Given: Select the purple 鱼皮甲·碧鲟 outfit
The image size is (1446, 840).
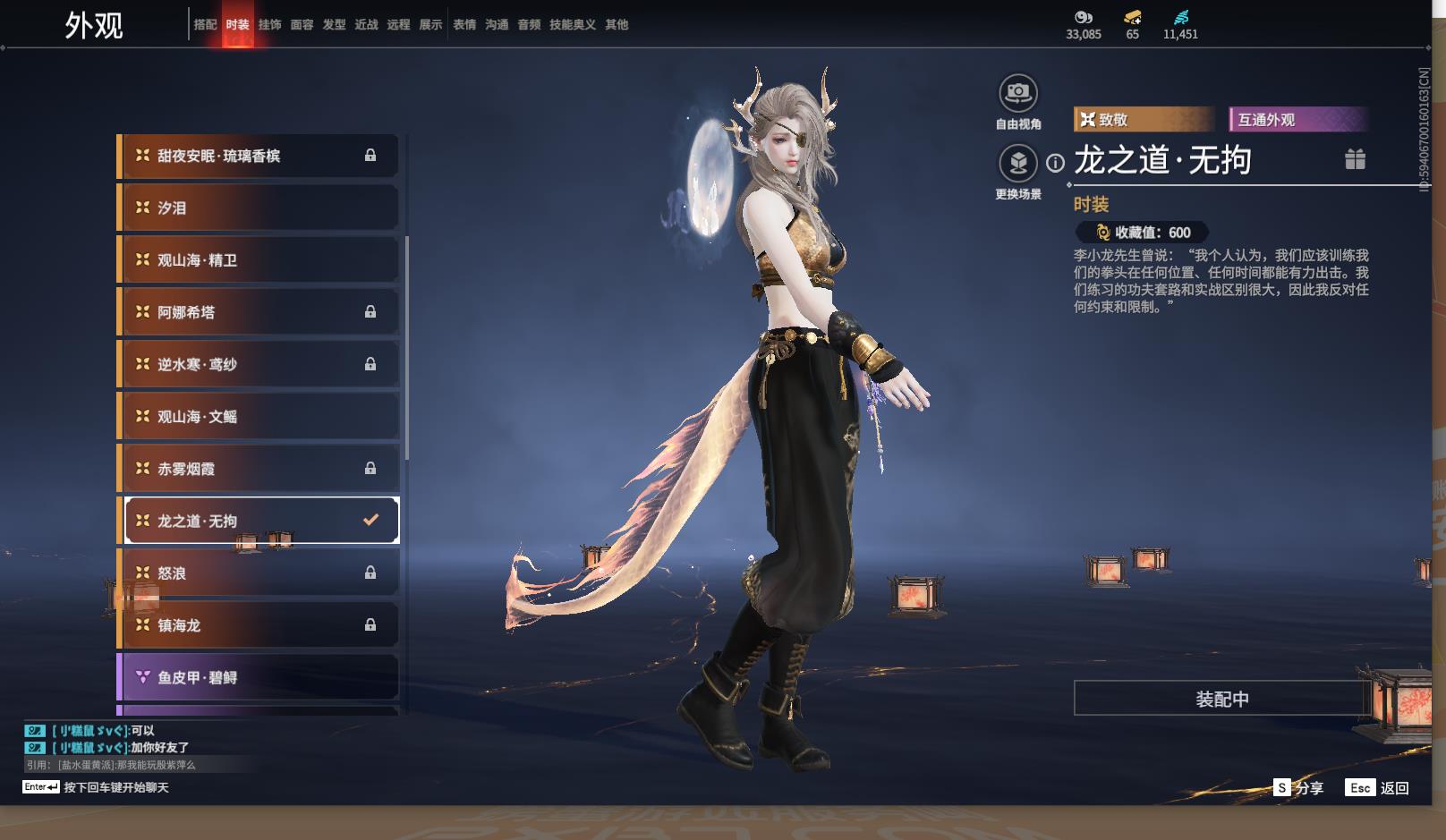Looking at the screenshot, I should point(259,677).
